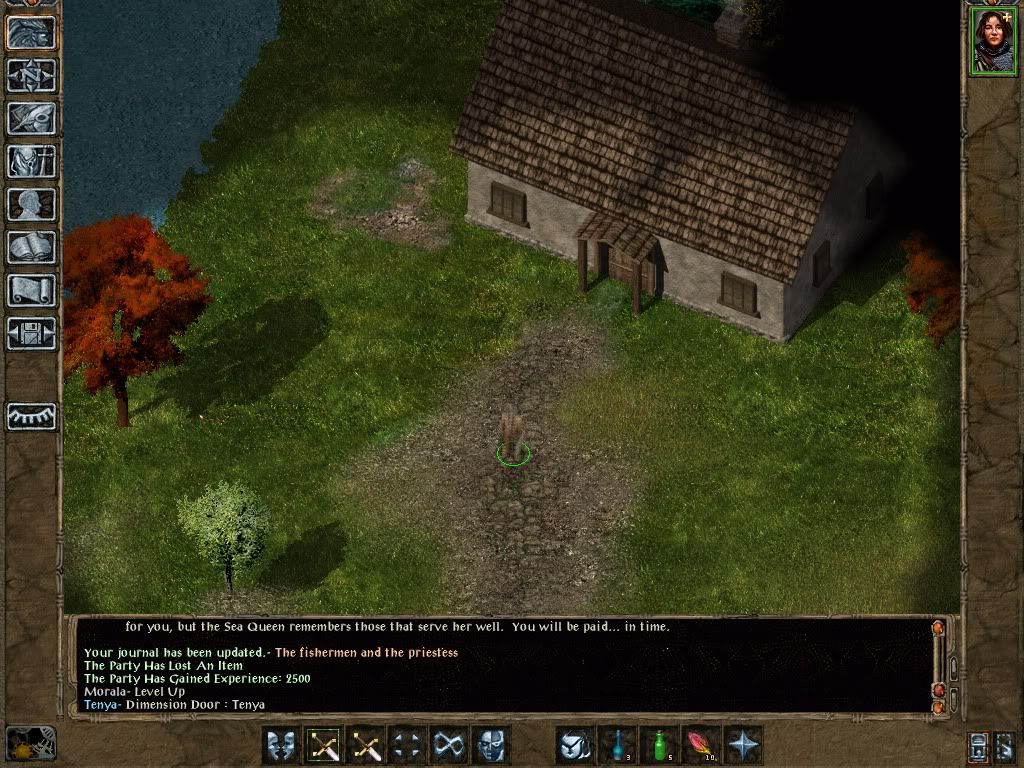
Task: Open the options menu floppy disk button
Action: [x=31, y=333]
